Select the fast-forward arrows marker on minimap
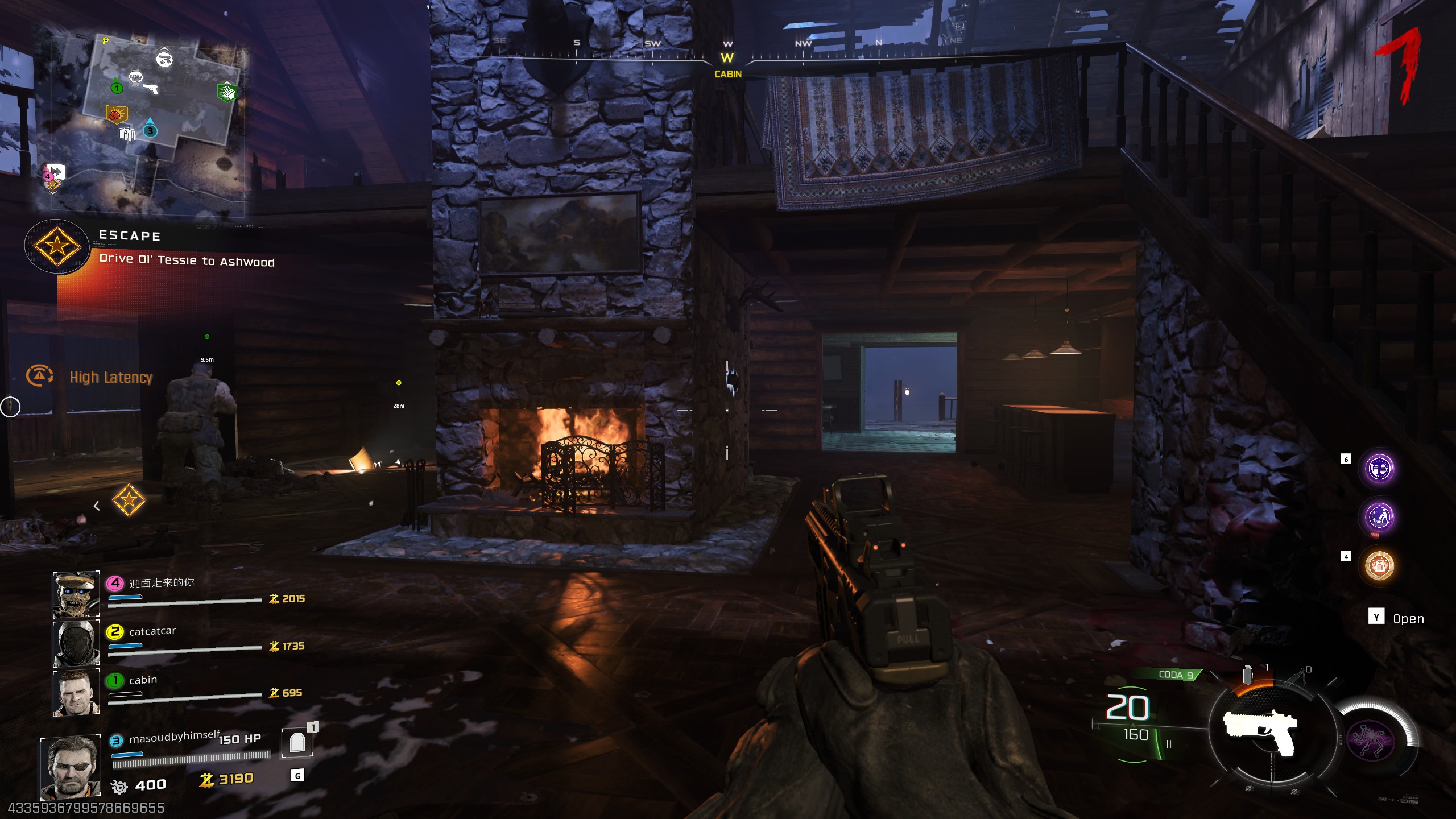The image size is (1456, 819). tap(56, 171)
